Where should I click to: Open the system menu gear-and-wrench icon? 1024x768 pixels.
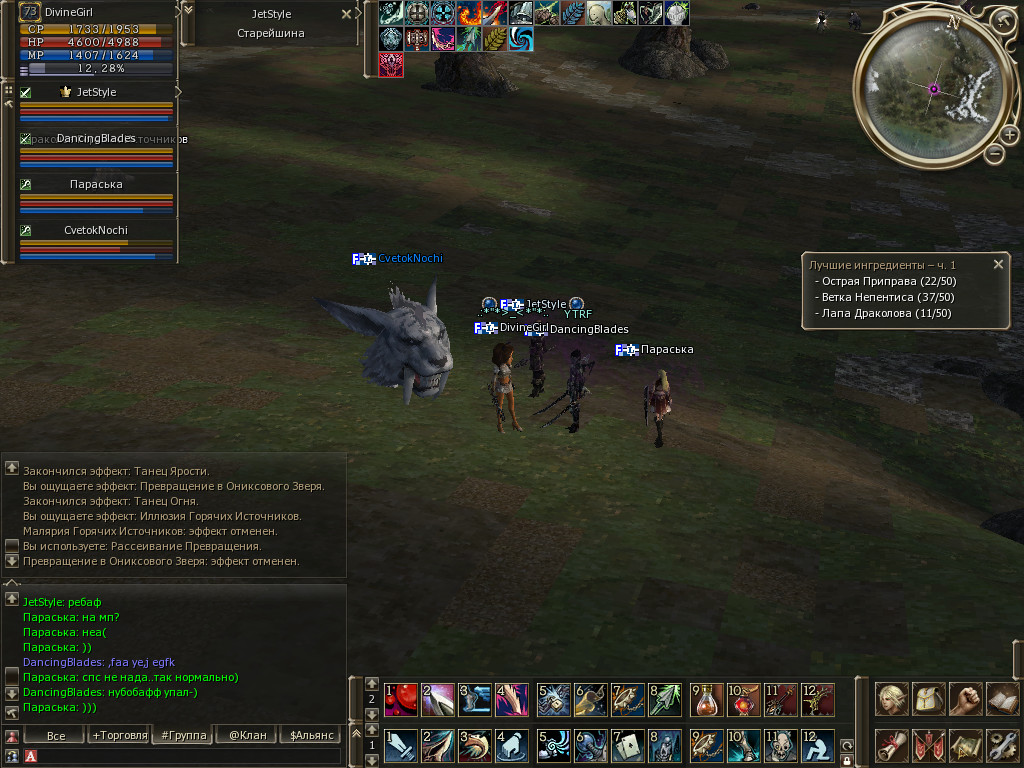(1003, 745)
